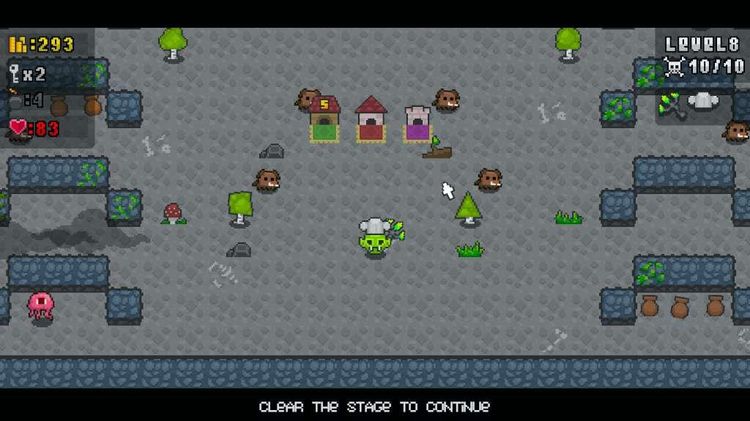This screenshot has height=421, width=750.
Task: Select the green leafy staff weapon icon
Action: pyautogui.click(x=671, y=103)
